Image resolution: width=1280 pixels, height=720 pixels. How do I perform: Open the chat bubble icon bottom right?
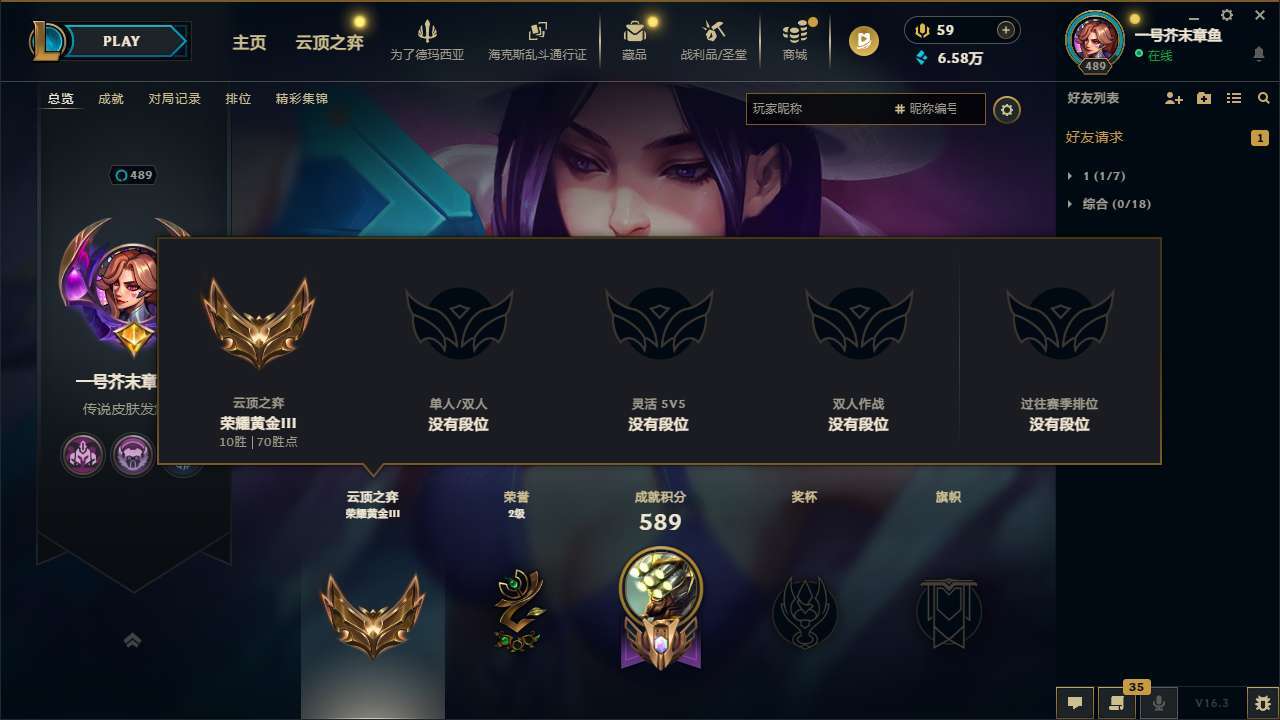click(x=1075, y=703)
